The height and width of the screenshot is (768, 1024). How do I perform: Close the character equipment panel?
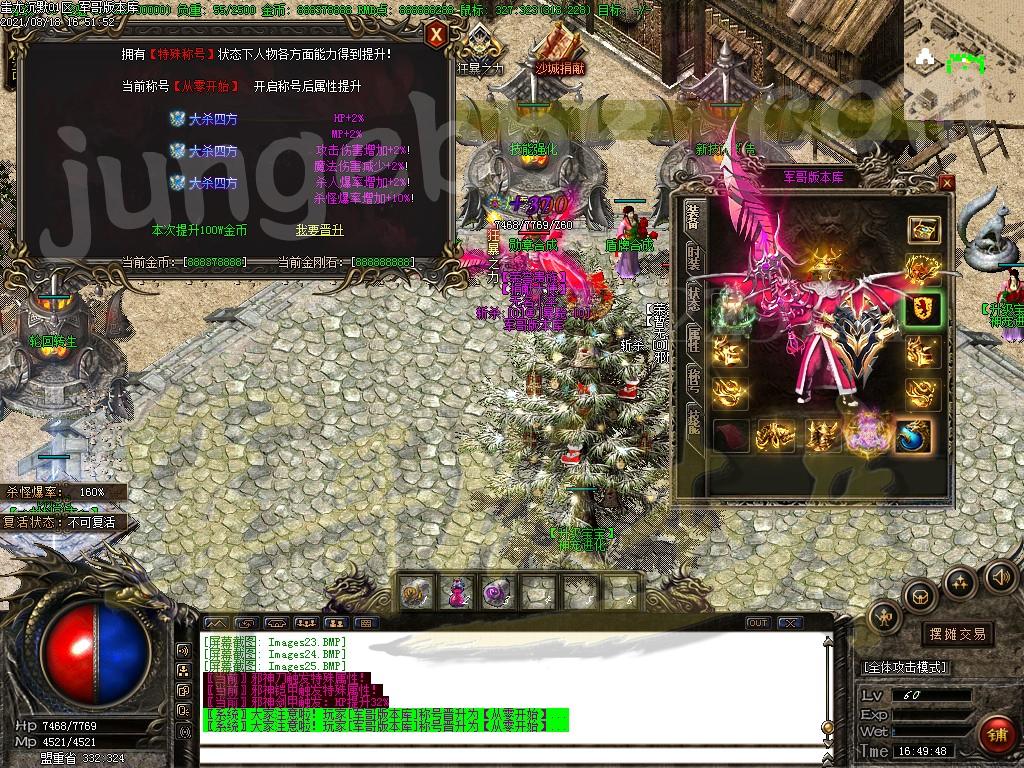coord(947,183)
